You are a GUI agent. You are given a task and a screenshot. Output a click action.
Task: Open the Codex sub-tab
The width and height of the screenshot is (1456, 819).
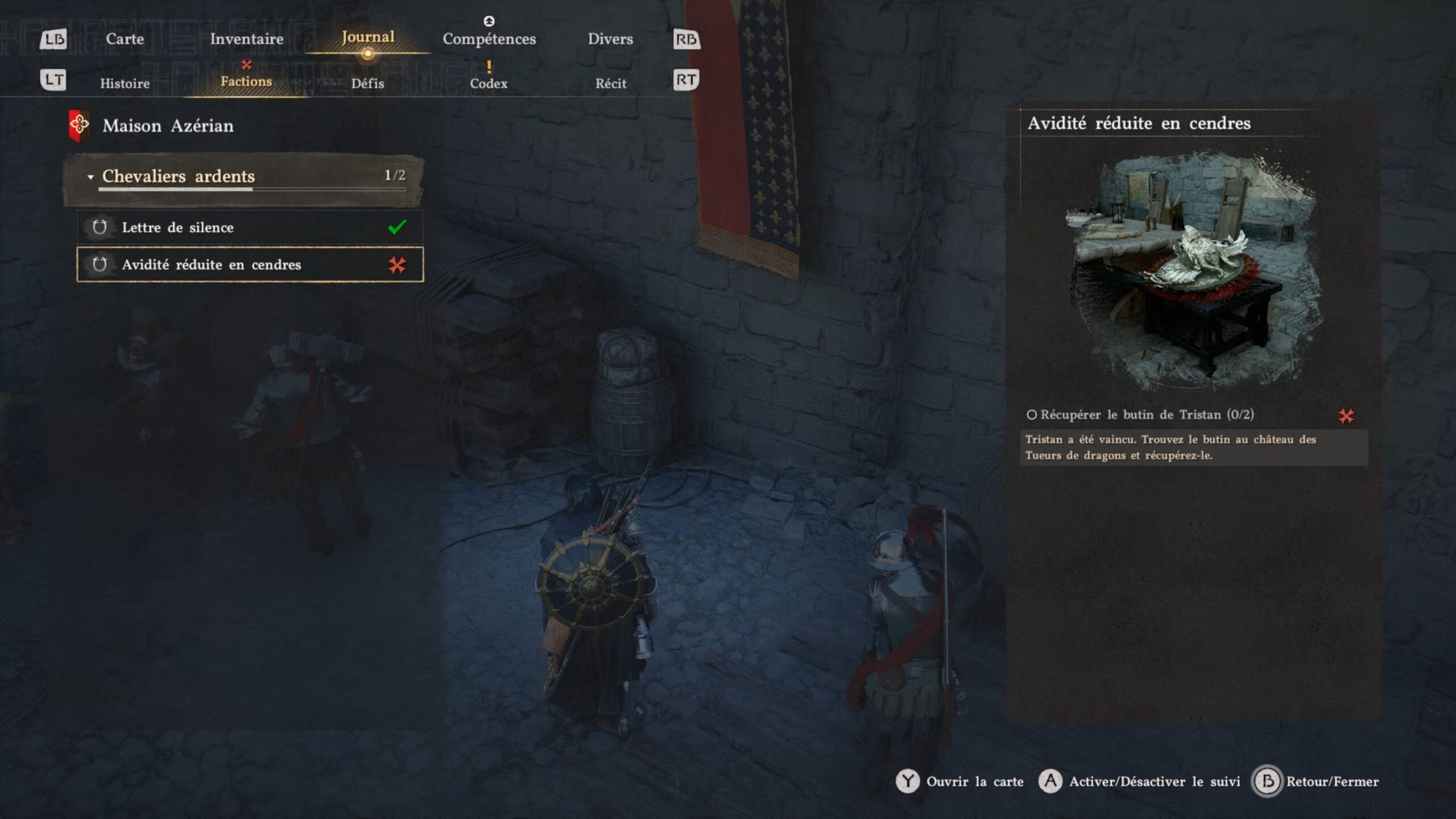489,83
